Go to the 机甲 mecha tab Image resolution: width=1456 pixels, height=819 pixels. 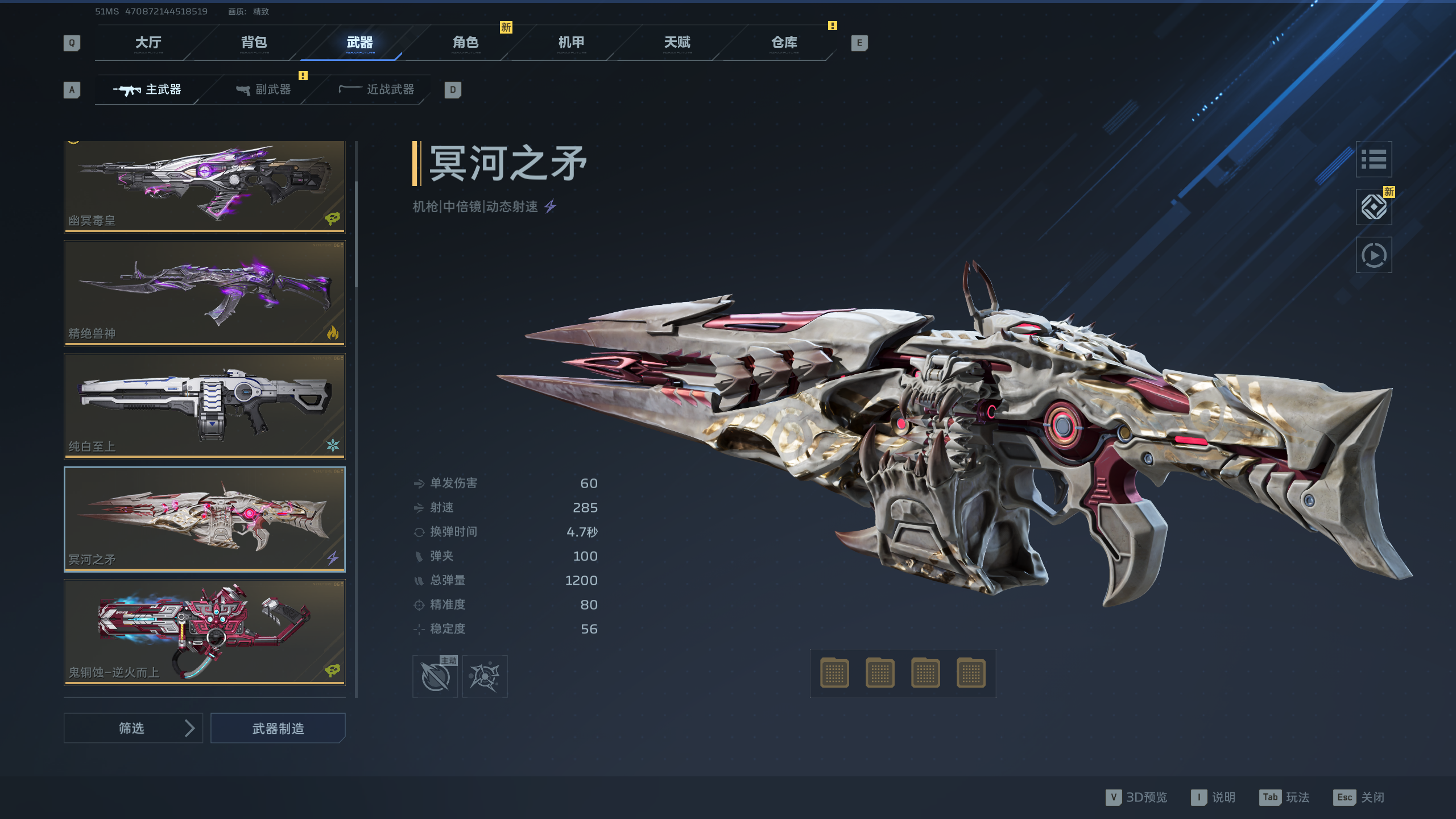[571, 43]
